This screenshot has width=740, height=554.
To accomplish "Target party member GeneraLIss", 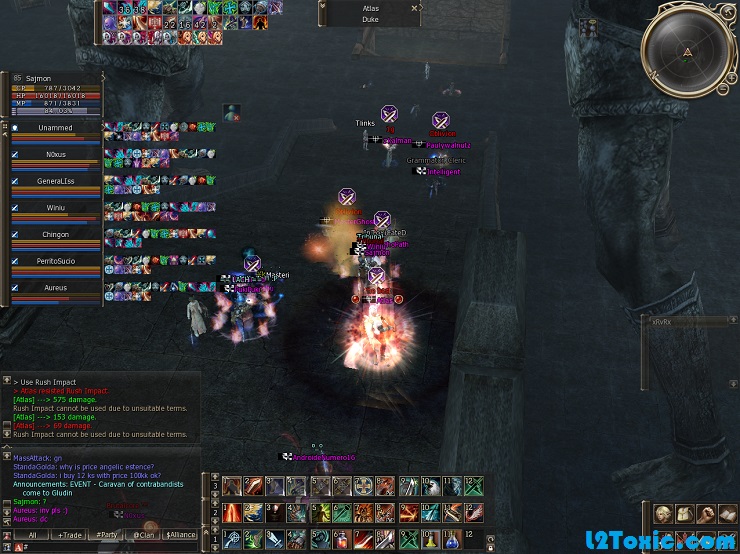I will click(x=54, y=181).
